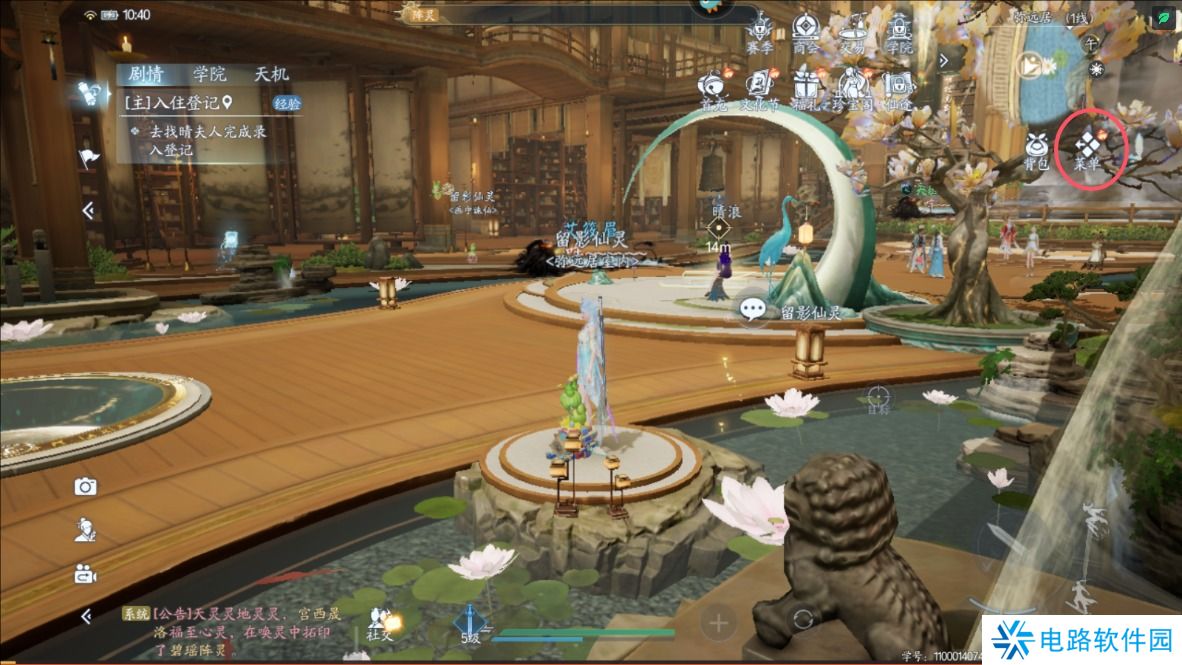Open the 社交 social panel
The image size is (1182, 665).
379,623
